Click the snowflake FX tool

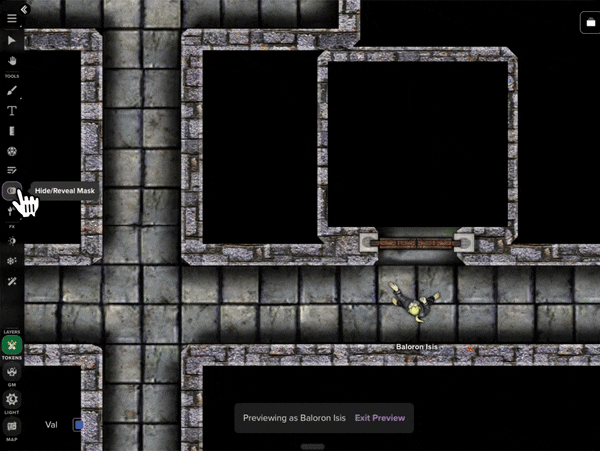(x=12, y=261)
